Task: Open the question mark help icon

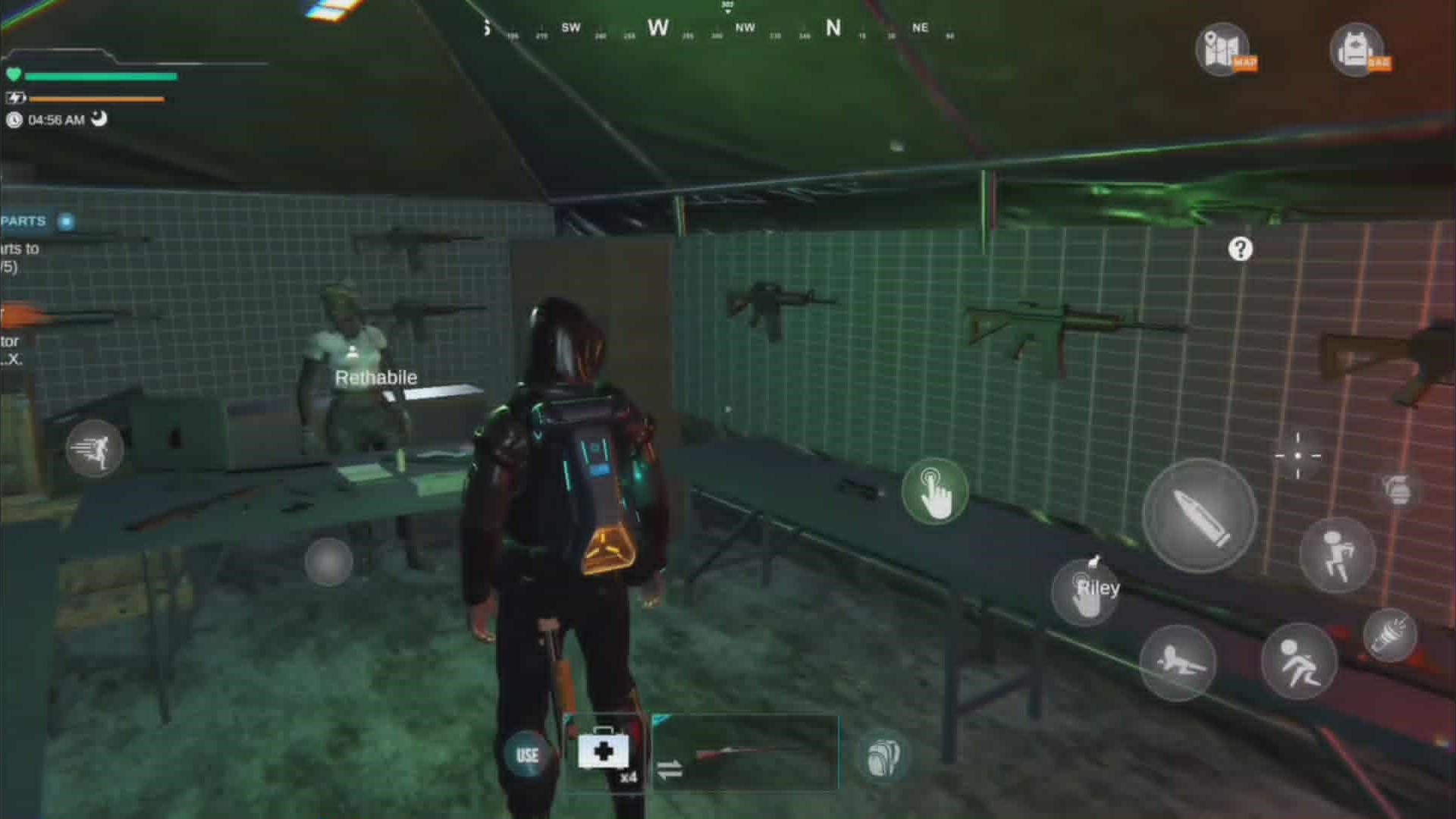Action: pos(1241,249)
